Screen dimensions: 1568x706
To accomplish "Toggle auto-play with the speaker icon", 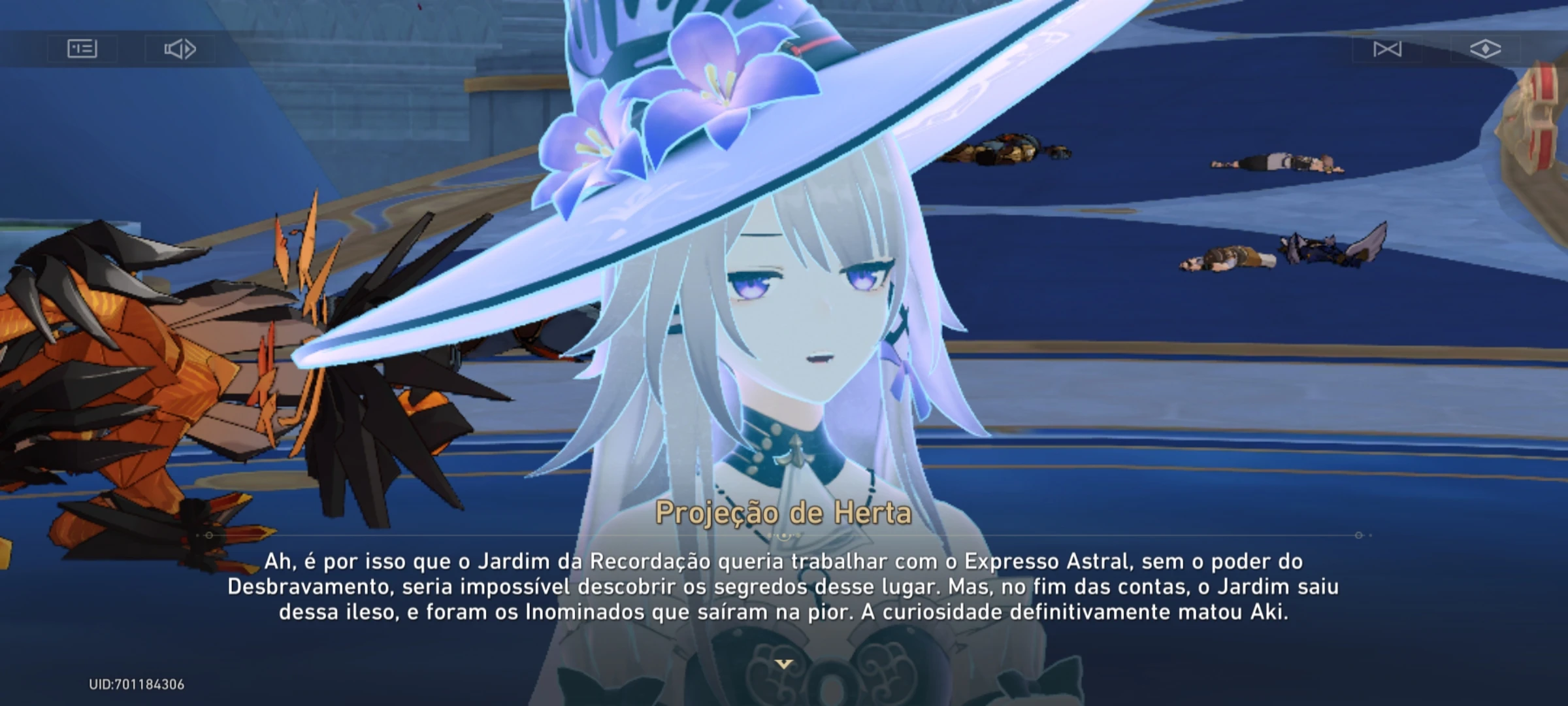I will tap(181, 48).
